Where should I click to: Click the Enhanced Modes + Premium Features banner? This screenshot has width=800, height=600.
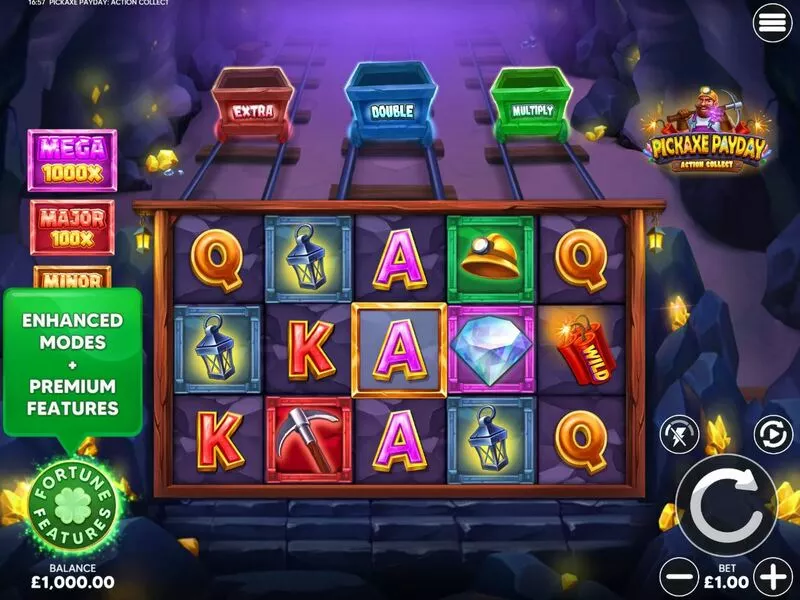(72, 363)
